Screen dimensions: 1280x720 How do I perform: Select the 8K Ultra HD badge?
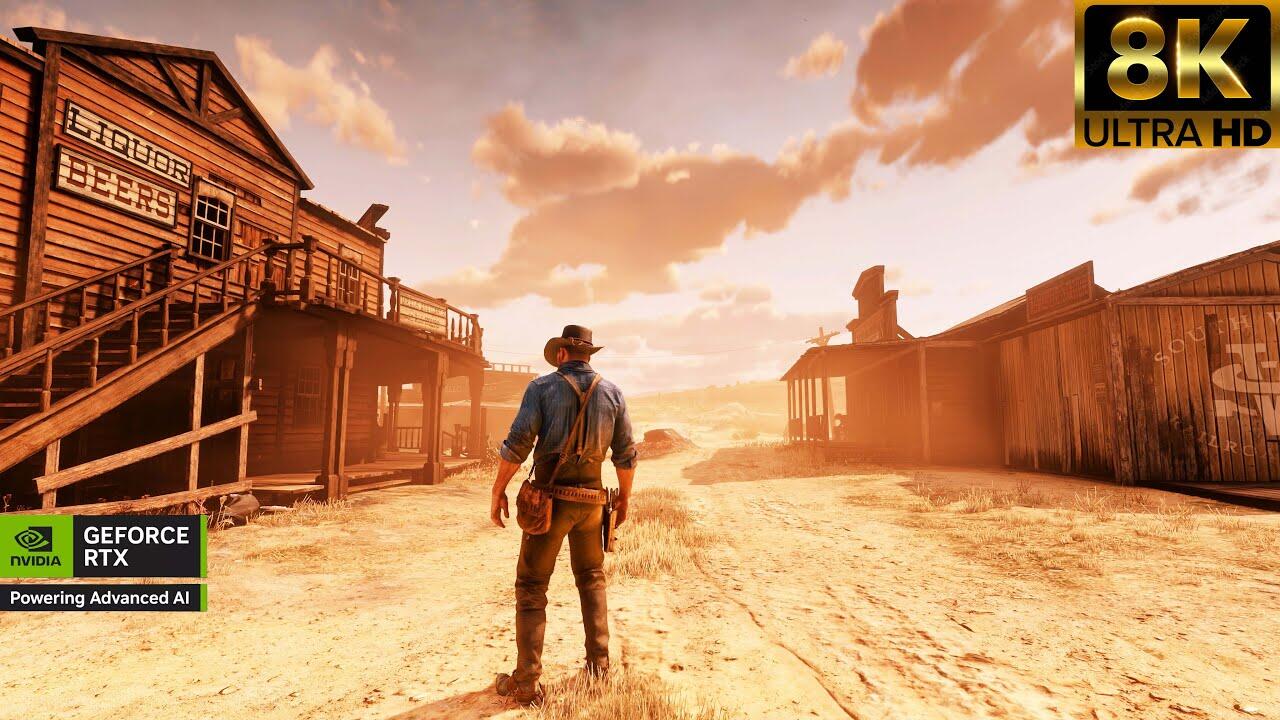1176,75
